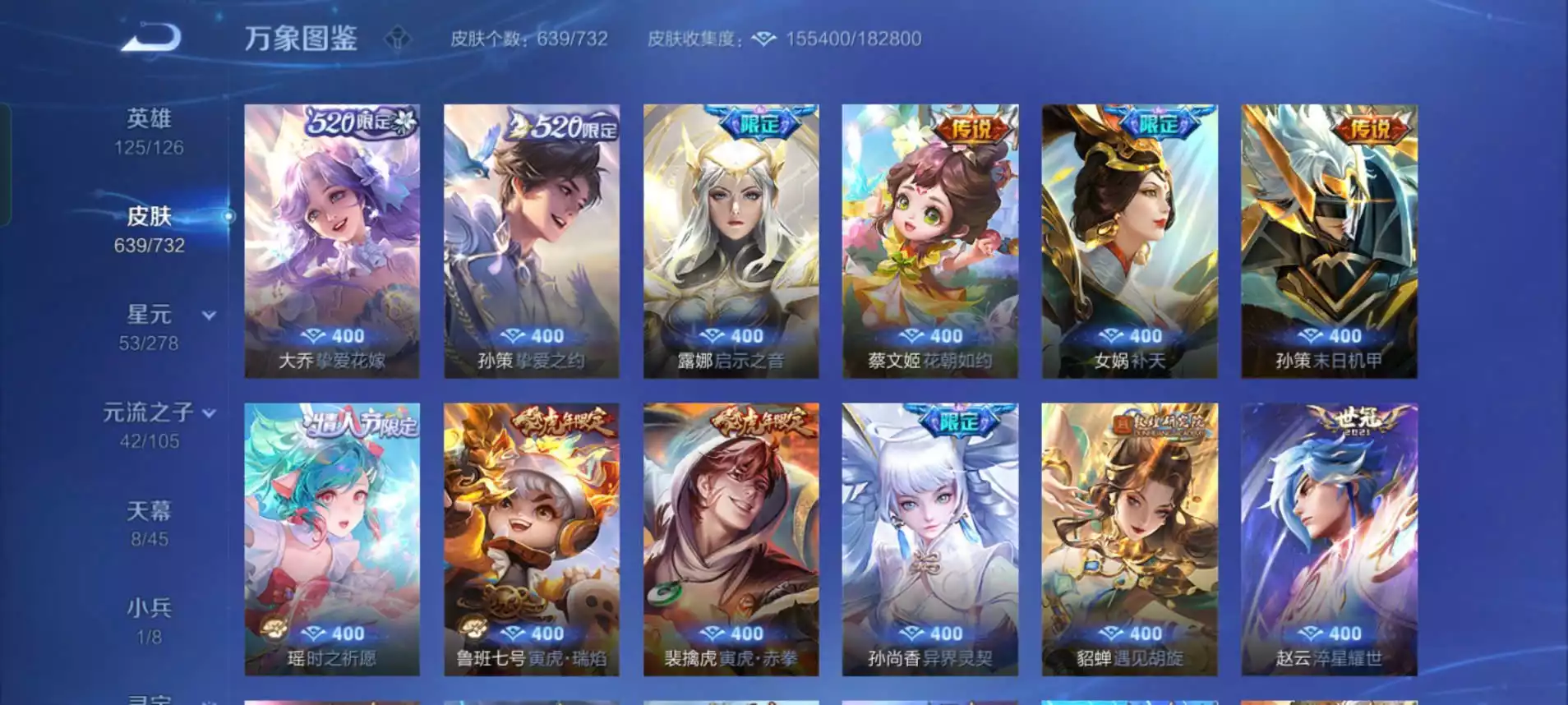1568x705 pixels.
Task: Open the info icon beside 万象图鉴
Action: [x=398, y=39]
